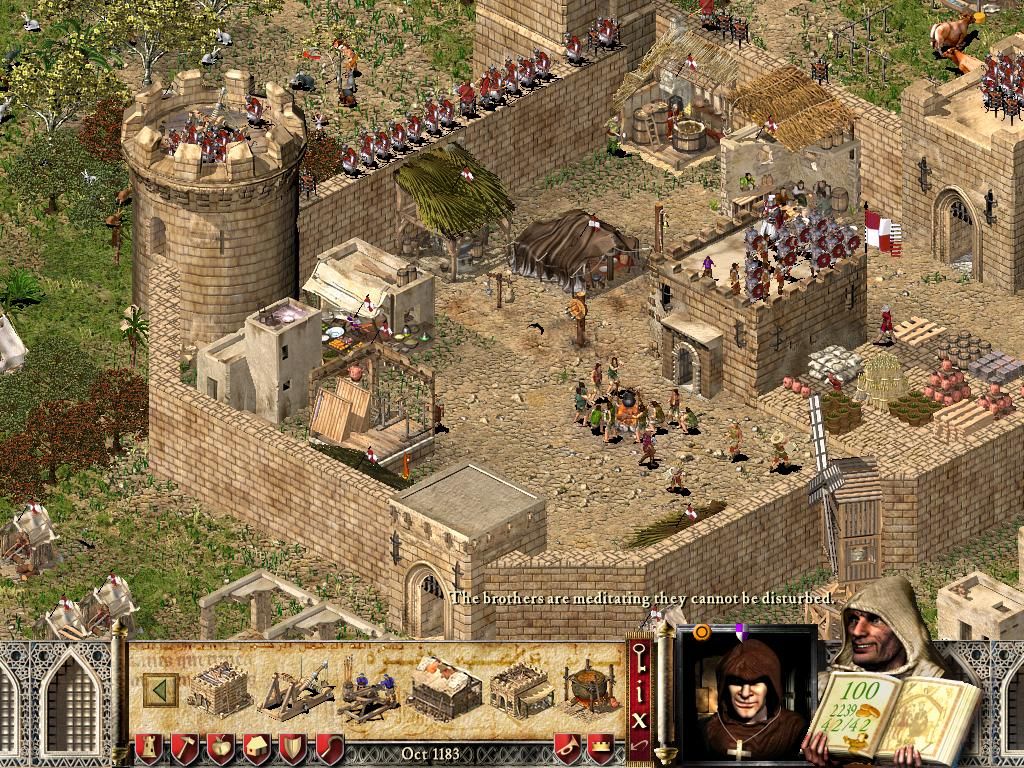
Task: Open the shield weapons buildings category
Action: [x=293, y=747]
